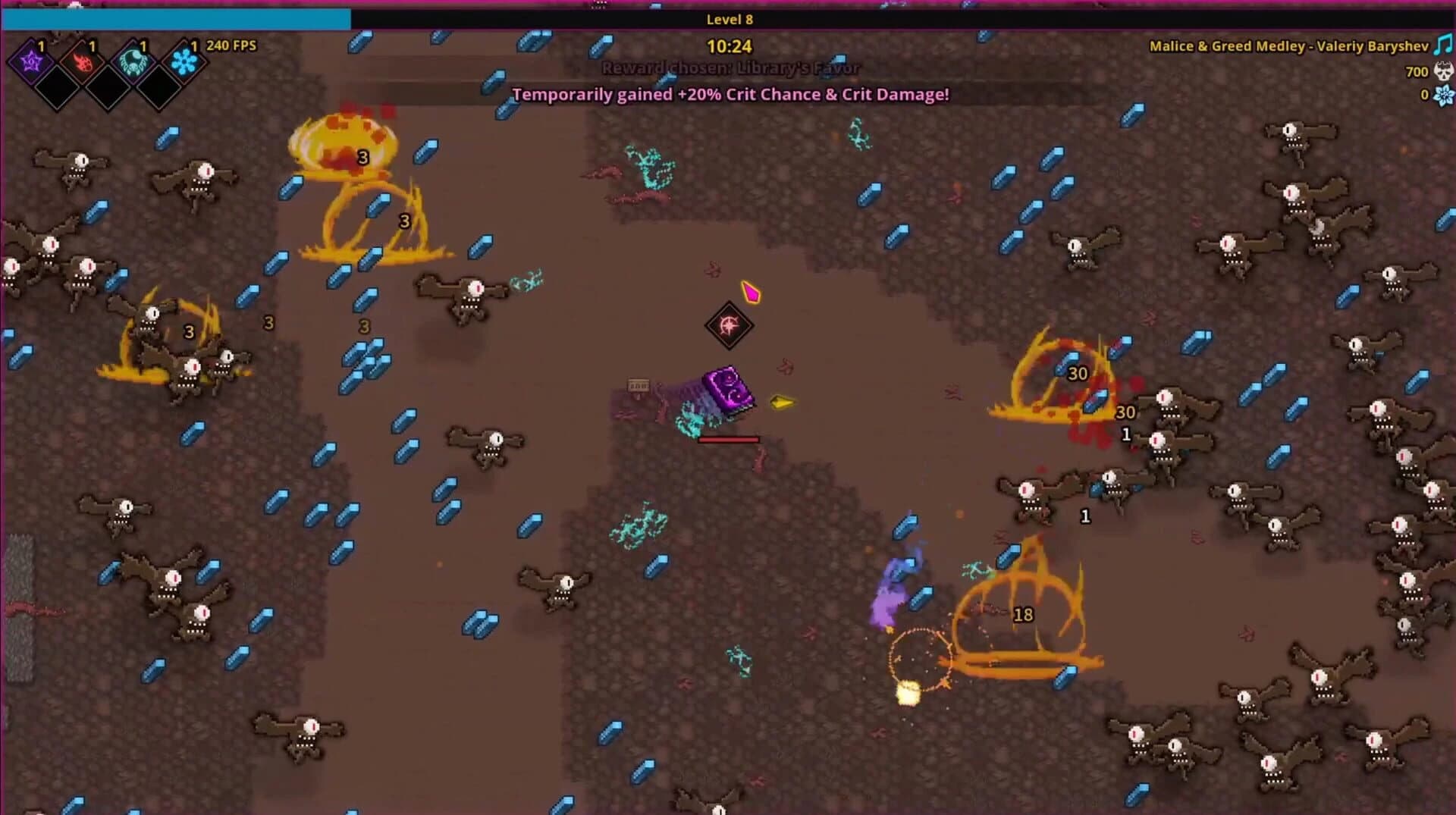Click the Level 8 header label

coord(729,20)
